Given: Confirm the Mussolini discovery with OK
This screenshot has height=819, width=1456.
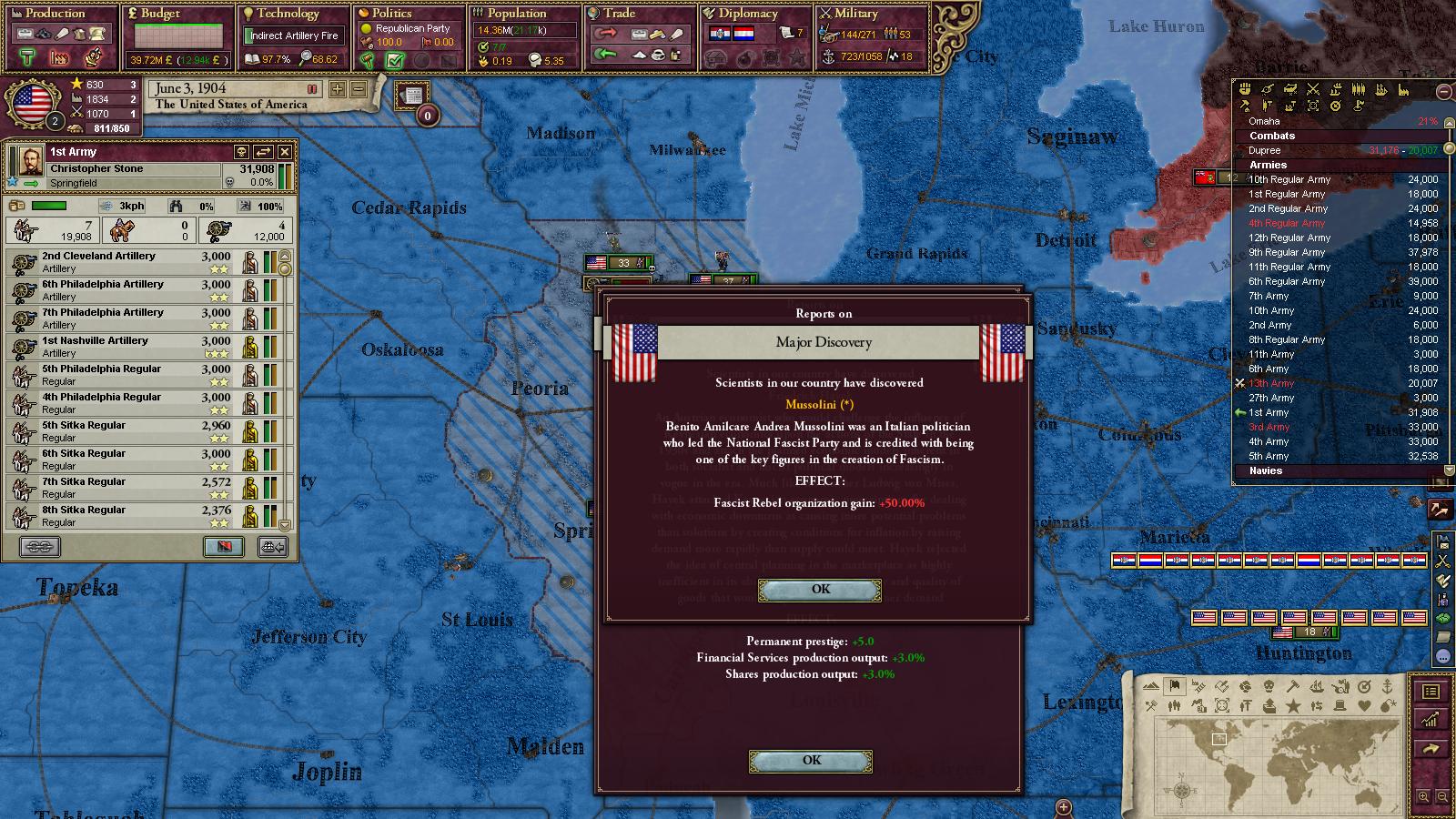Looking at the screenshot, I should coord(820,590).
